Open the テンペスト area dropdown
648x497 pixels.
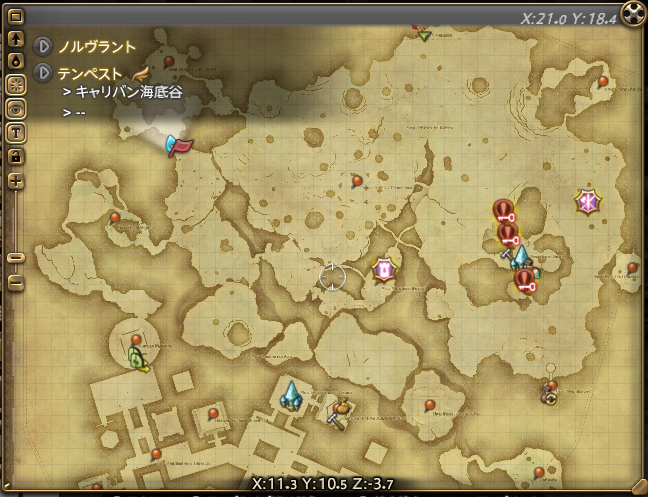(43, 73)
